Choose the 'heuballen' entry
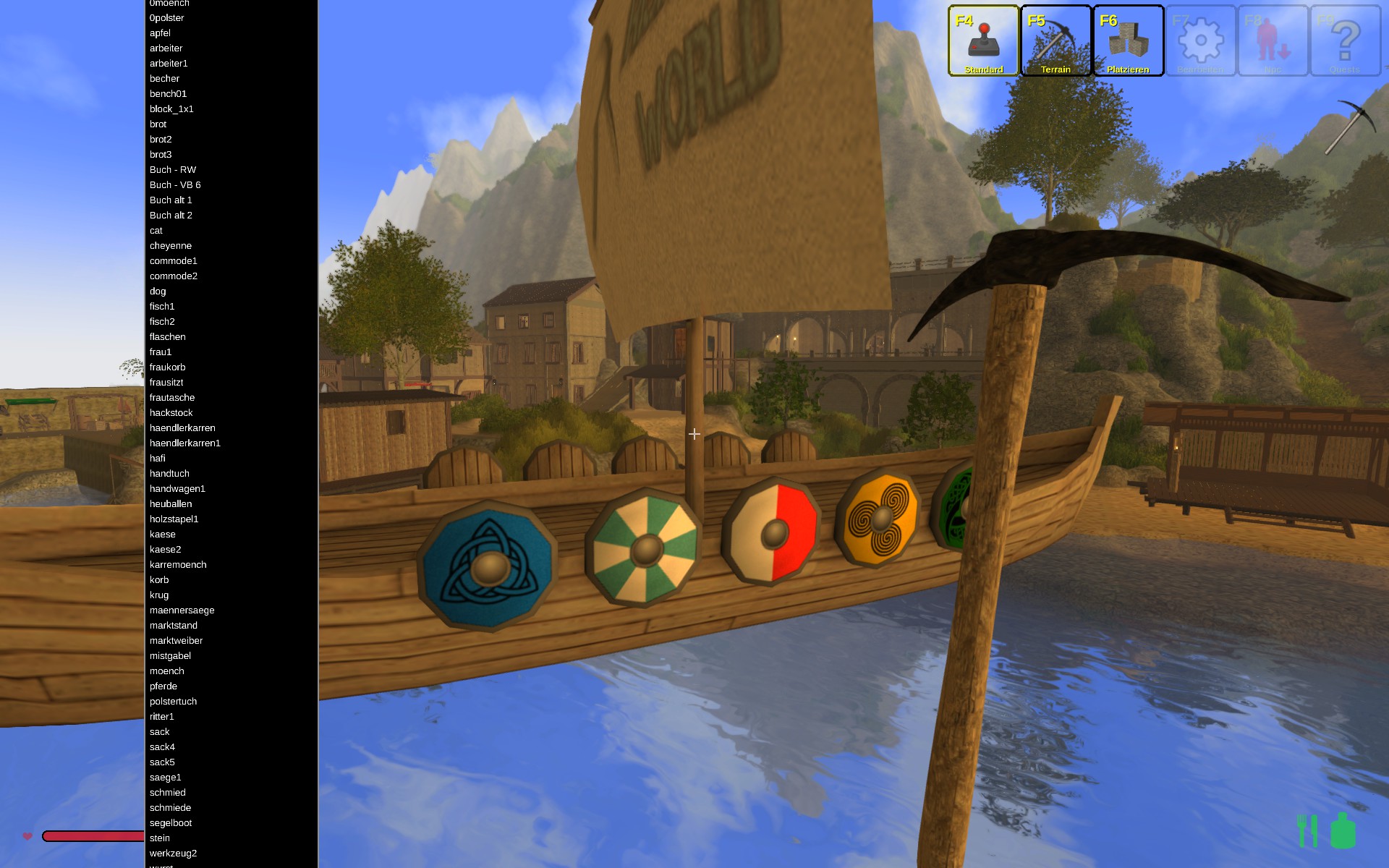 (171, 504)
